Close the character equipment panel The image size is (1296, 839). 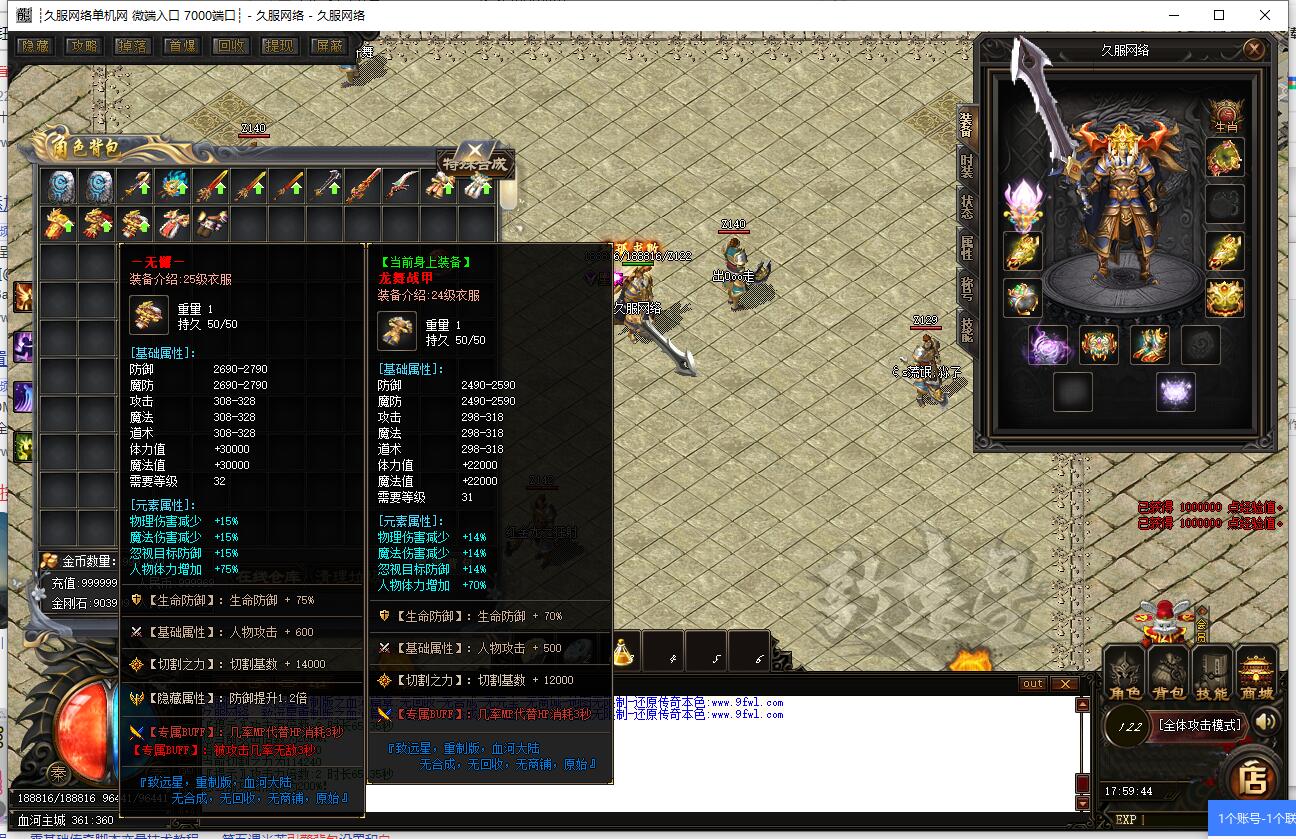click(1254, 49)
